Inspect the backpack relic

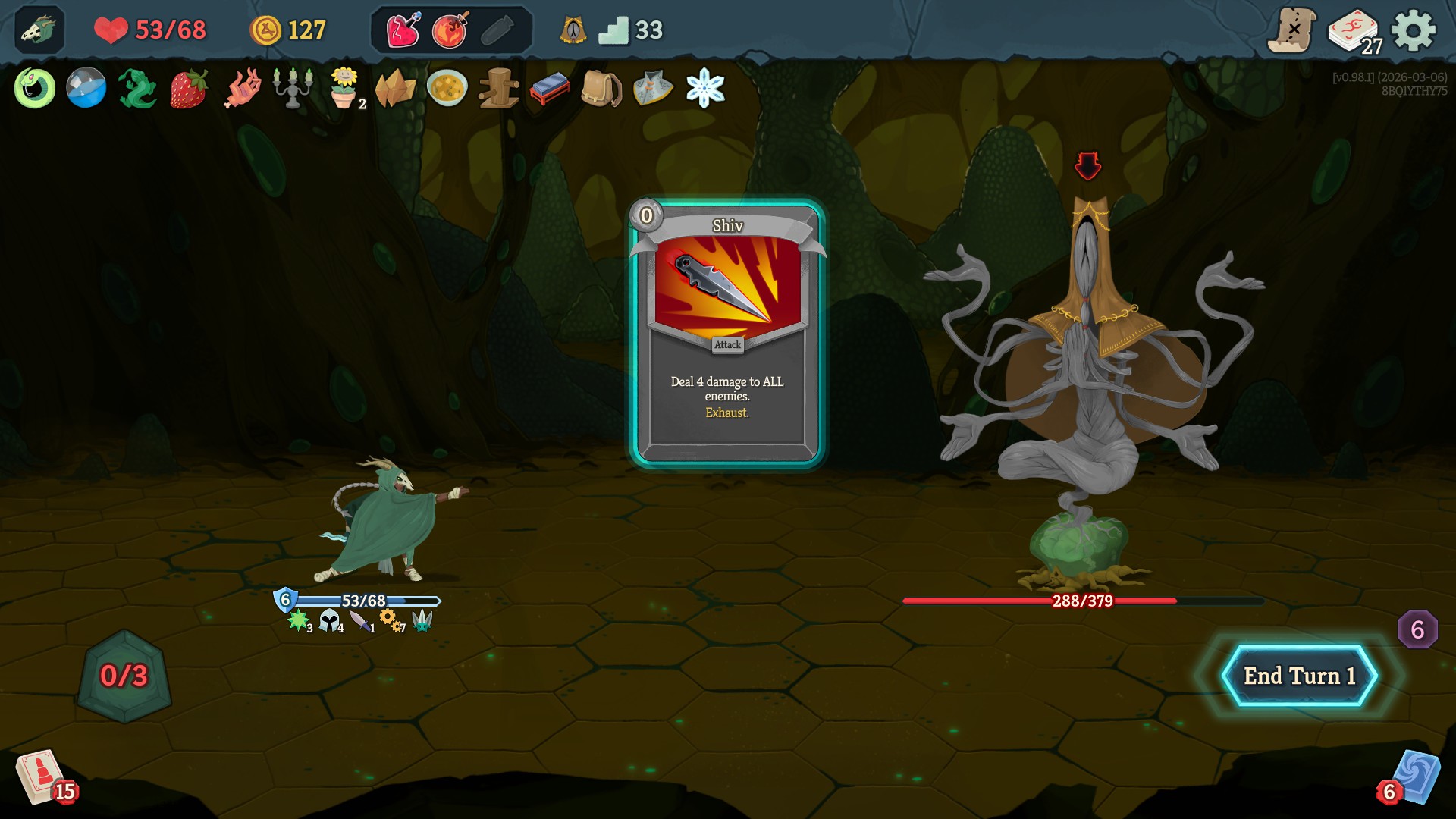tap(600, 89)
